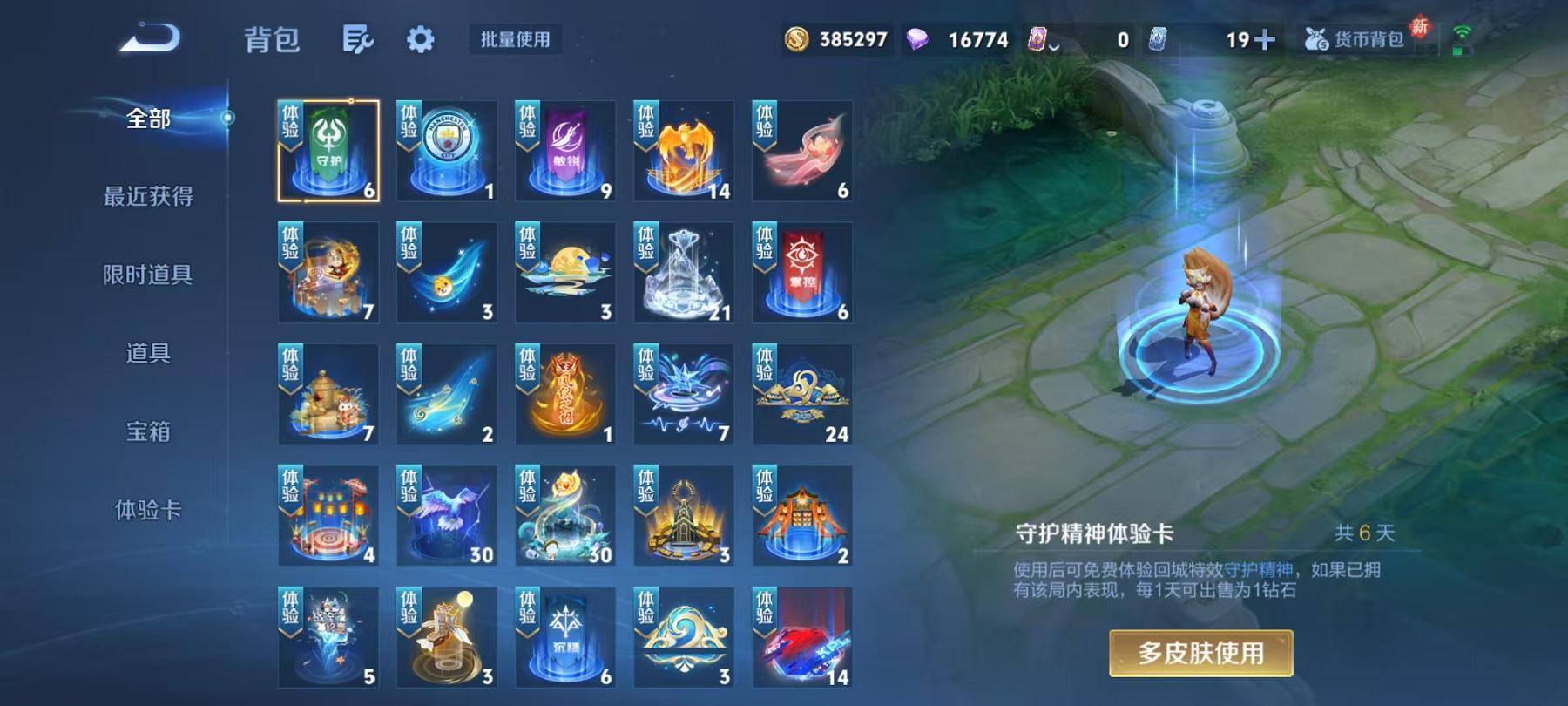
Task: Open the 宝箱 category
Action: pos(150,431)
